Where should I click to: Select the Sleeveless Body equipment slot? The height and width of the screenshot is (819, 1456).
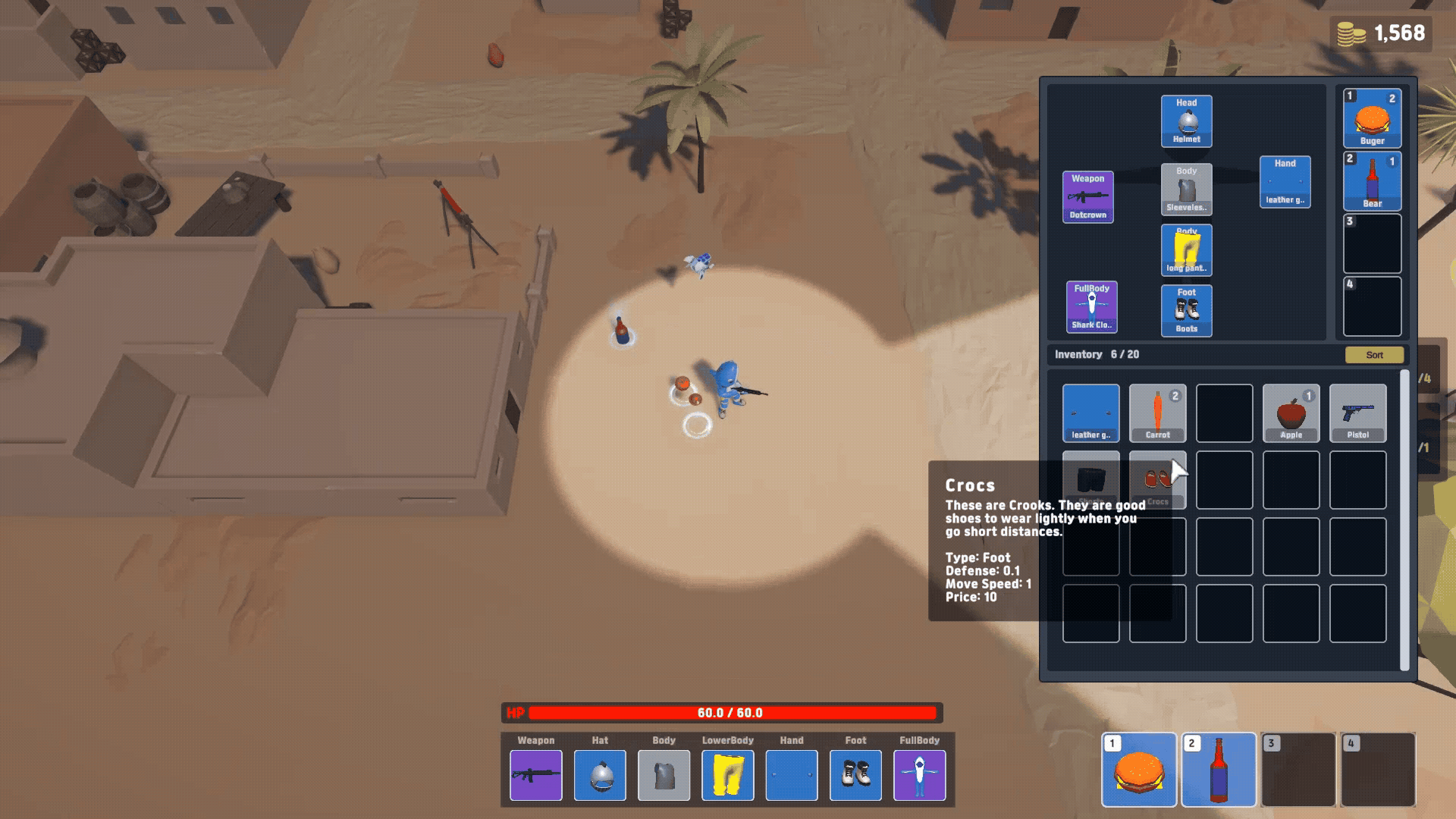pyautogui.click(x=1185, y=190)
